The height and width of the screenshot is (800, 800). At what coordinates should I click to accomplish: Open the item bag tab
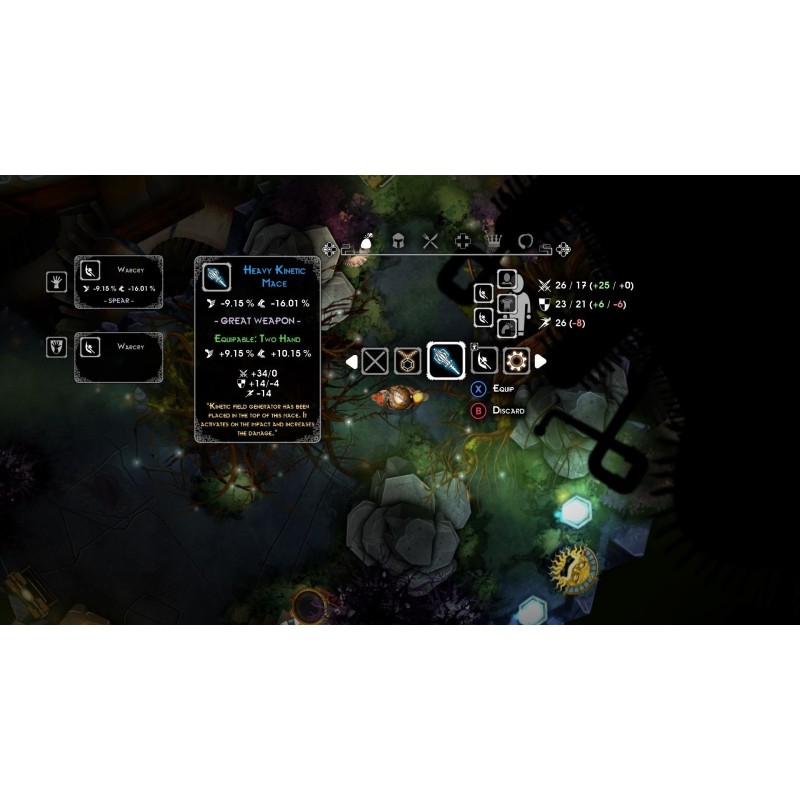[x=366, y=241]
